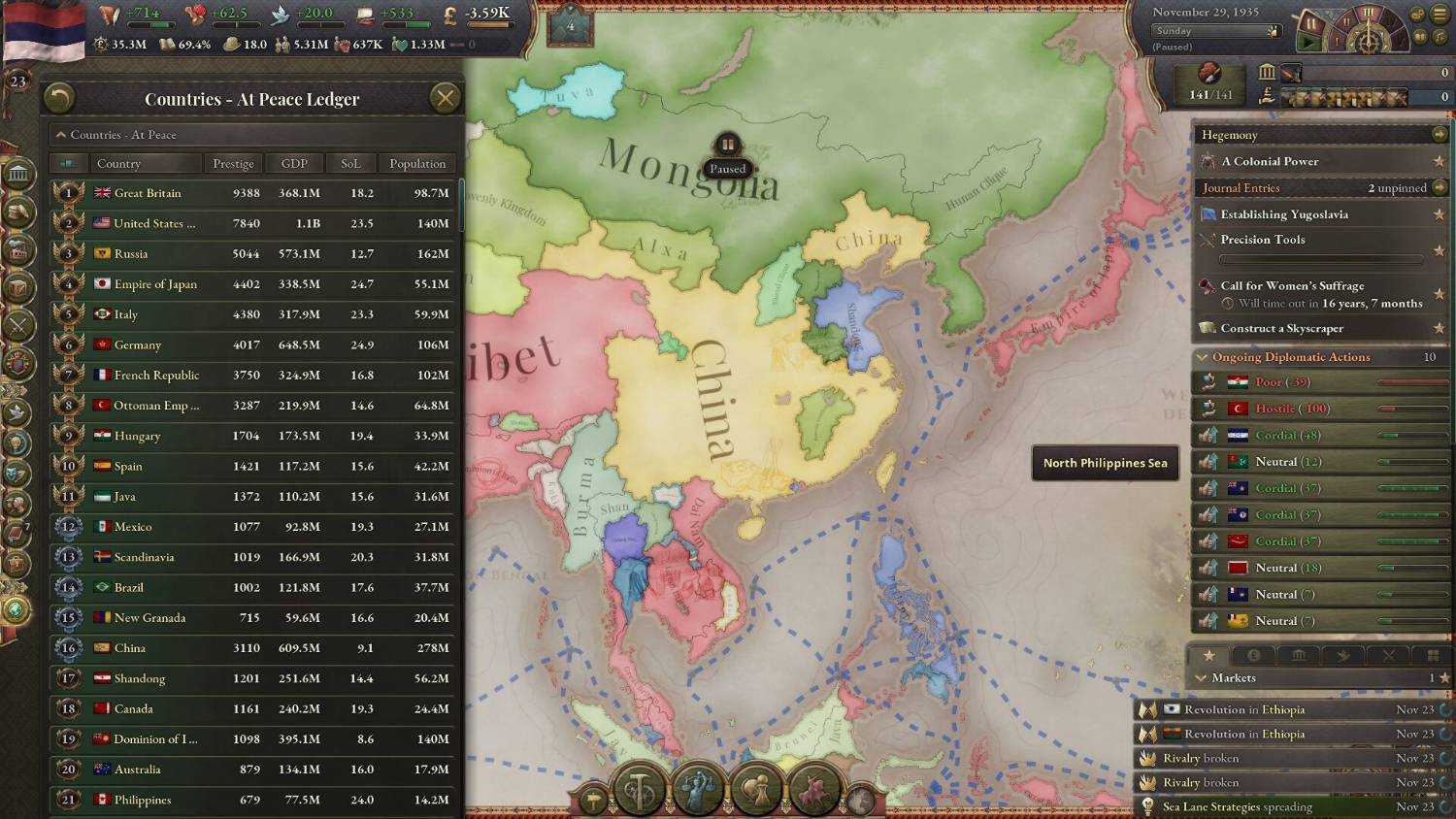The height and width of the screenshot is (819, 1456).
Task: Sort the ledger by Population
Action: (417, 163)
